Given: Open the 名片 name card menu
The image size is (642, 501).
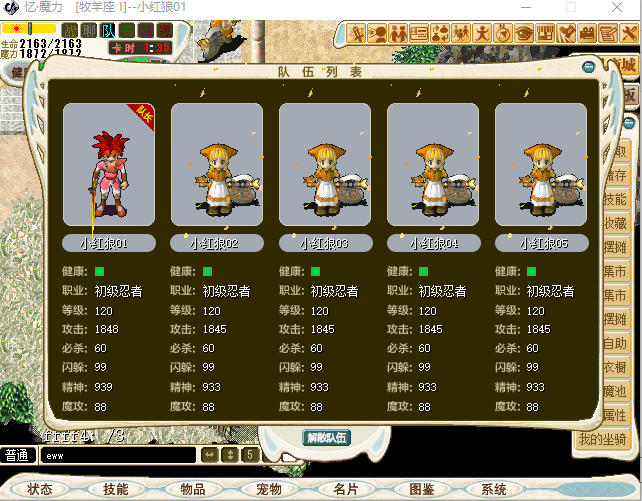Looking at the screenshot, I should click(346, 489).
